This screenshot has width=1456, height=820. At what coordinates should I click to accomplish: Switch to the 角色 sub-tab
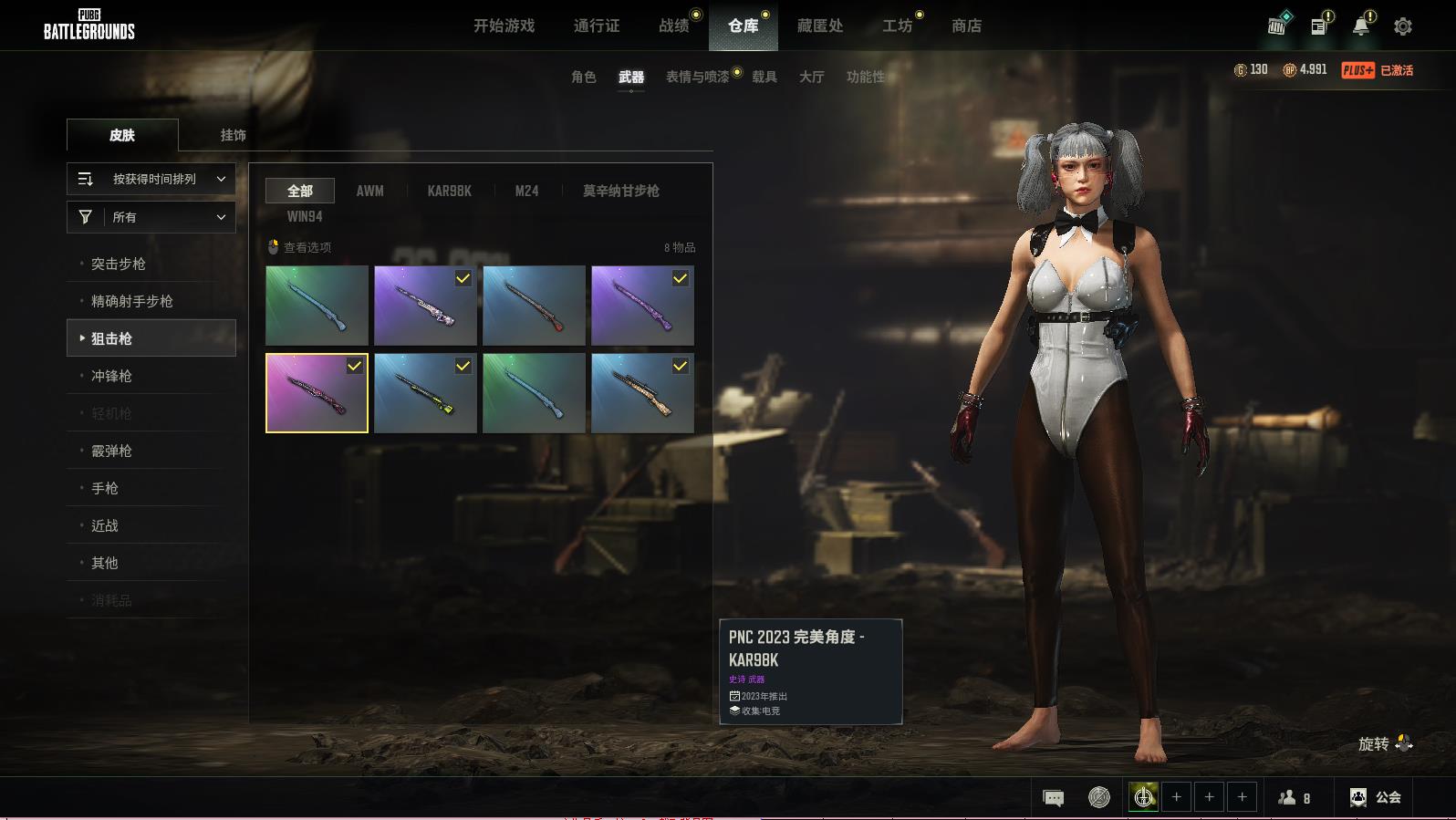click(x=583, y=77)
